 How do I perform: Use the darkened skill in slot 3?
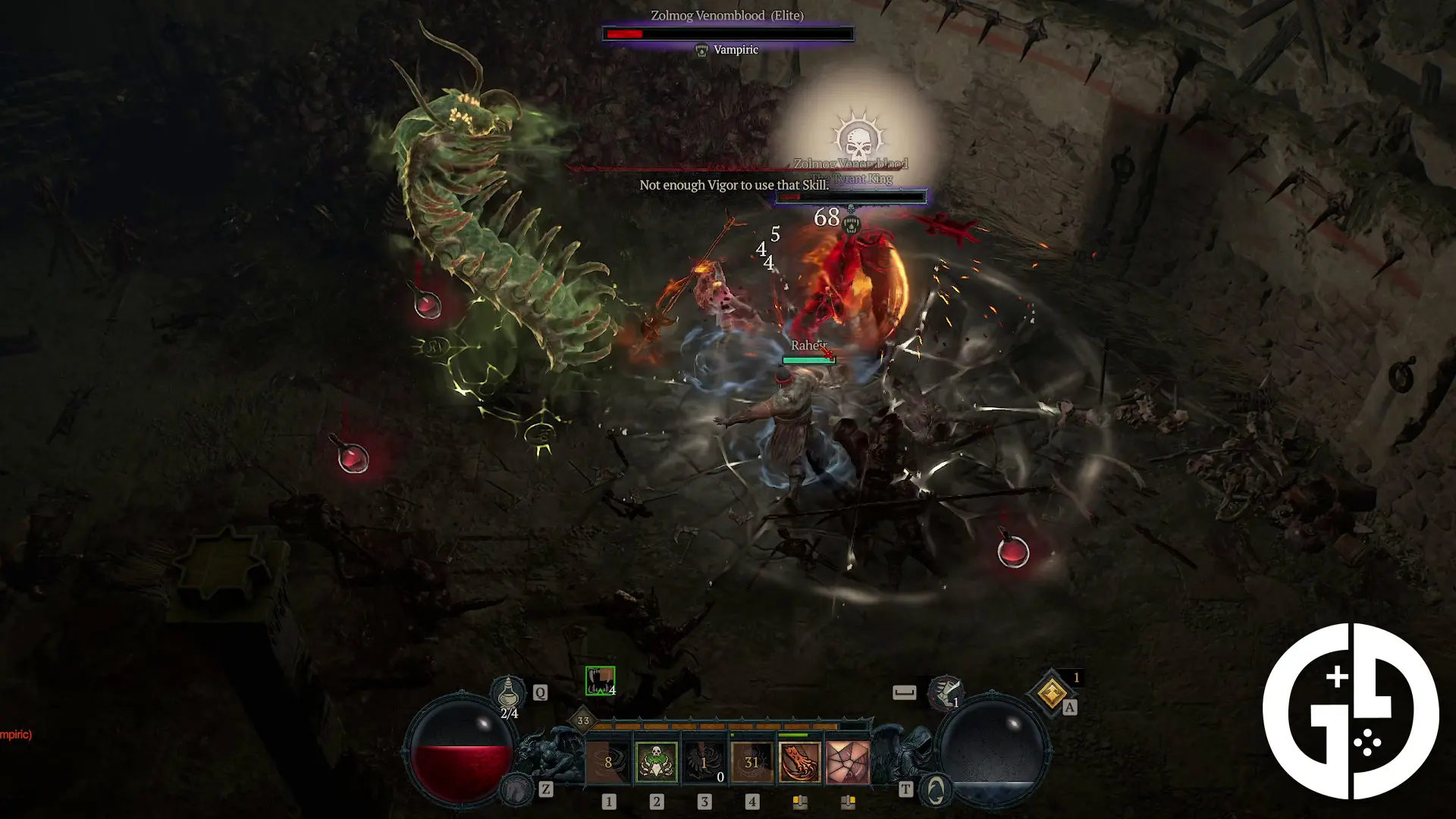coord(704,761)
